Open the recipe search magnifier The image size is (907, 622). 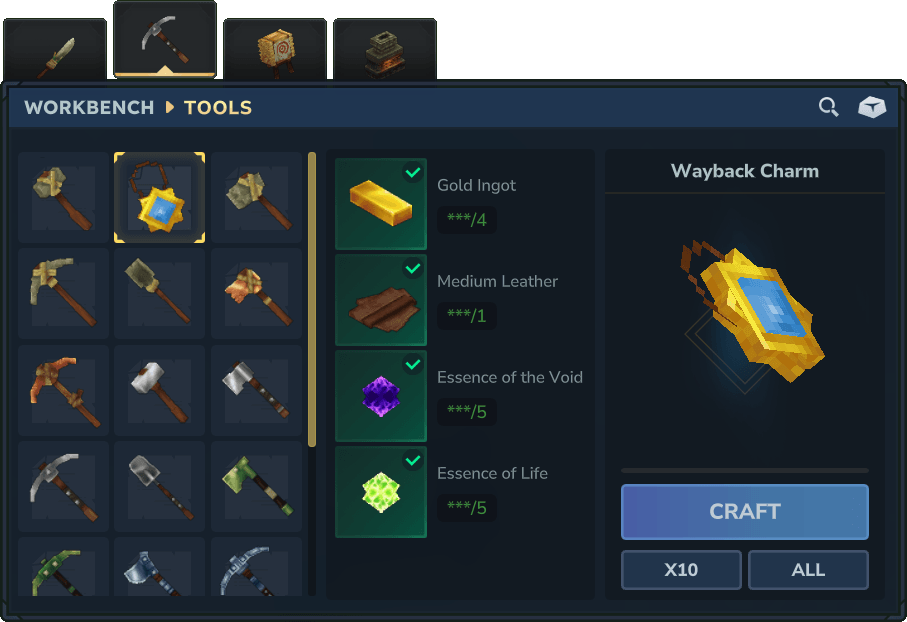click(x=828, y=107)
